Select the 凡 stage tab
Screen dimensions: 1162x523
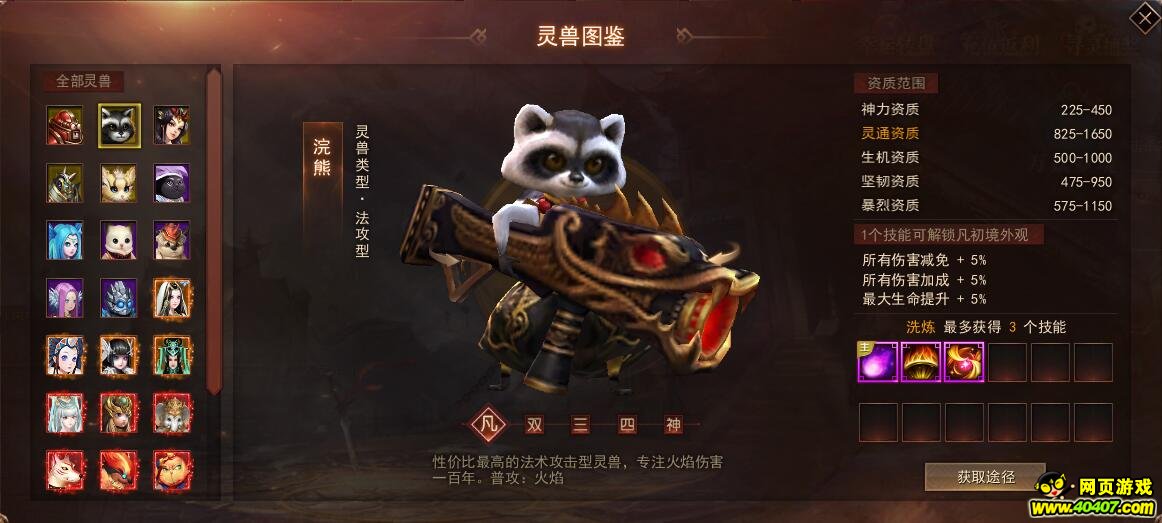pyautogui.click(x=489, y=424)
